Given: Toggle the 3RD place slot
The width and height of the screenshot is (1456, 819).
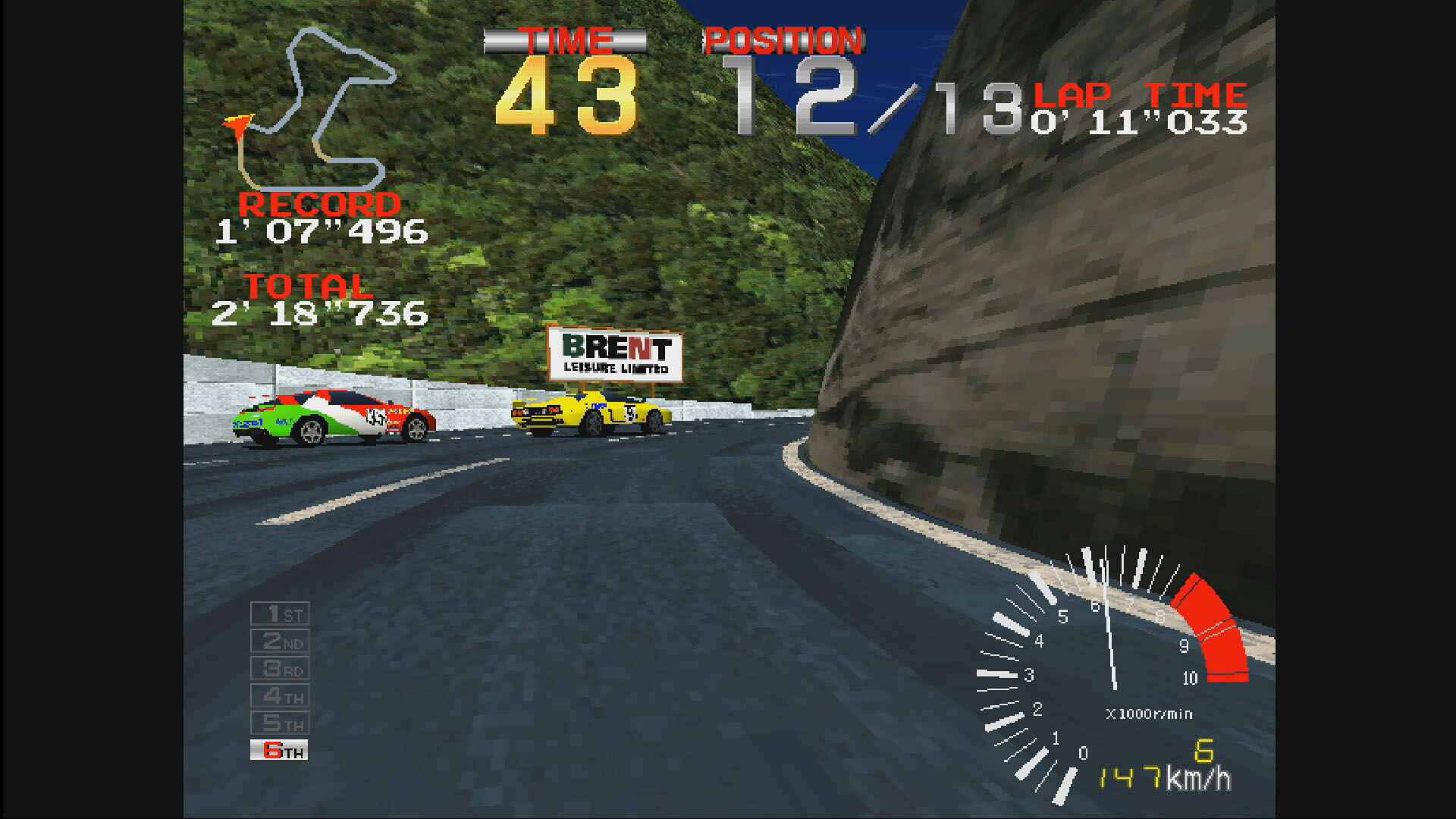Looking at the screenshot, I should [281, 669].
